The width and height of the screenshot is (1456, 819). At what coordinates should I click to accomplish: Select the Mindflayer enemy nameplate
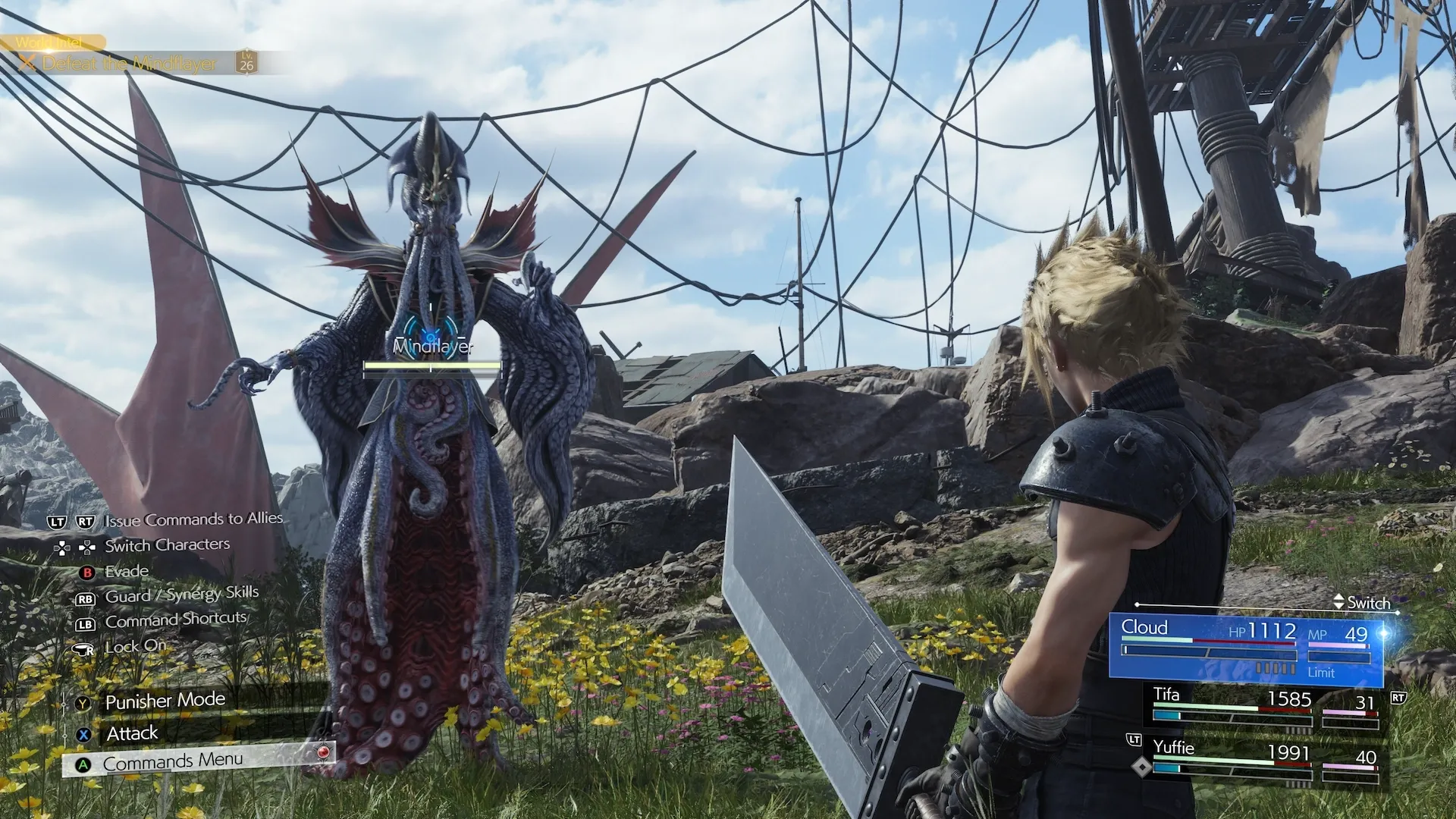click(x=432, y=345)
